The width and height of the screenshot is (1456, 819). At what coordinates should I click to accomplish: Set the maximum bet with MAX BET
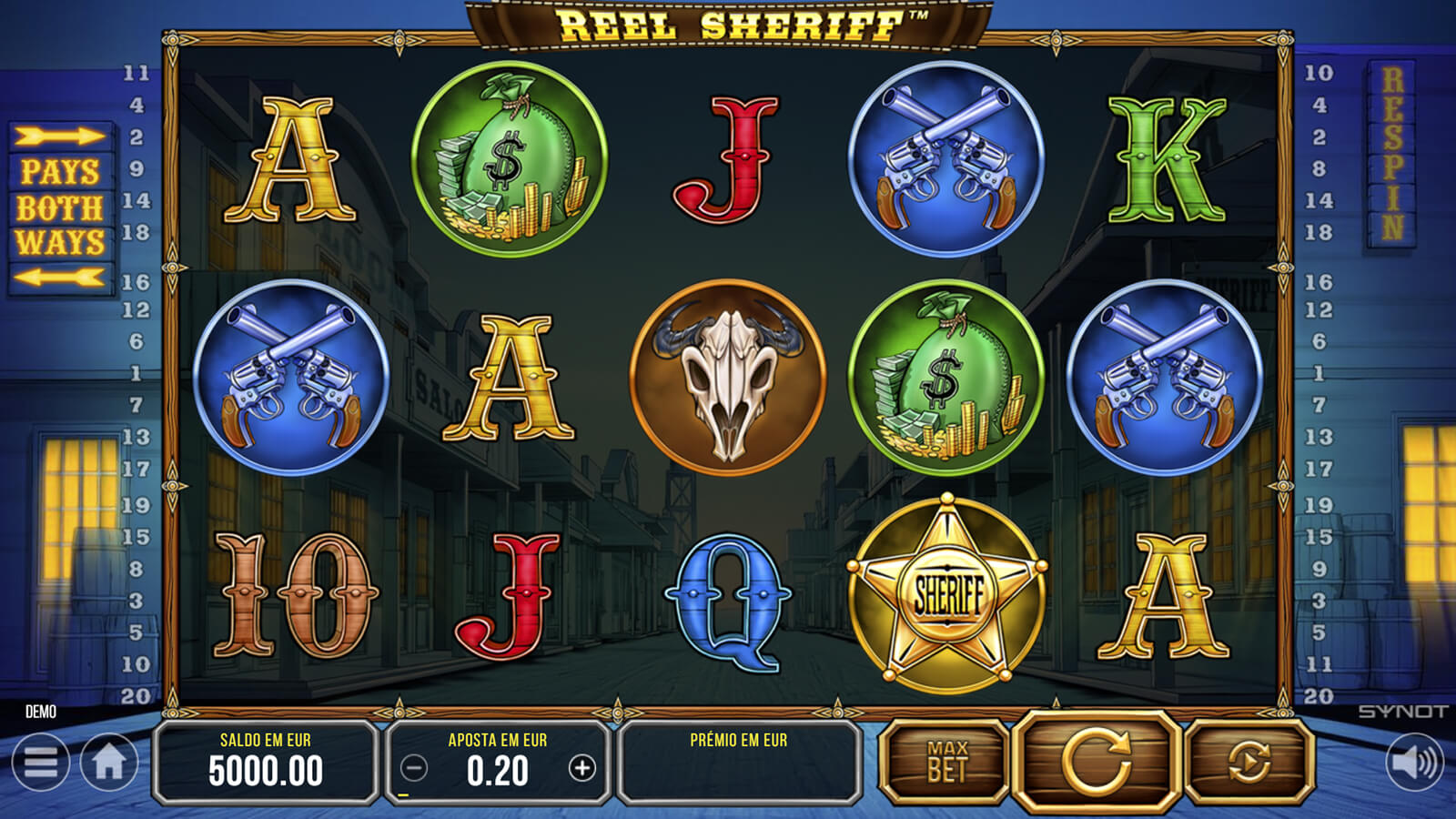click(946, 763)
